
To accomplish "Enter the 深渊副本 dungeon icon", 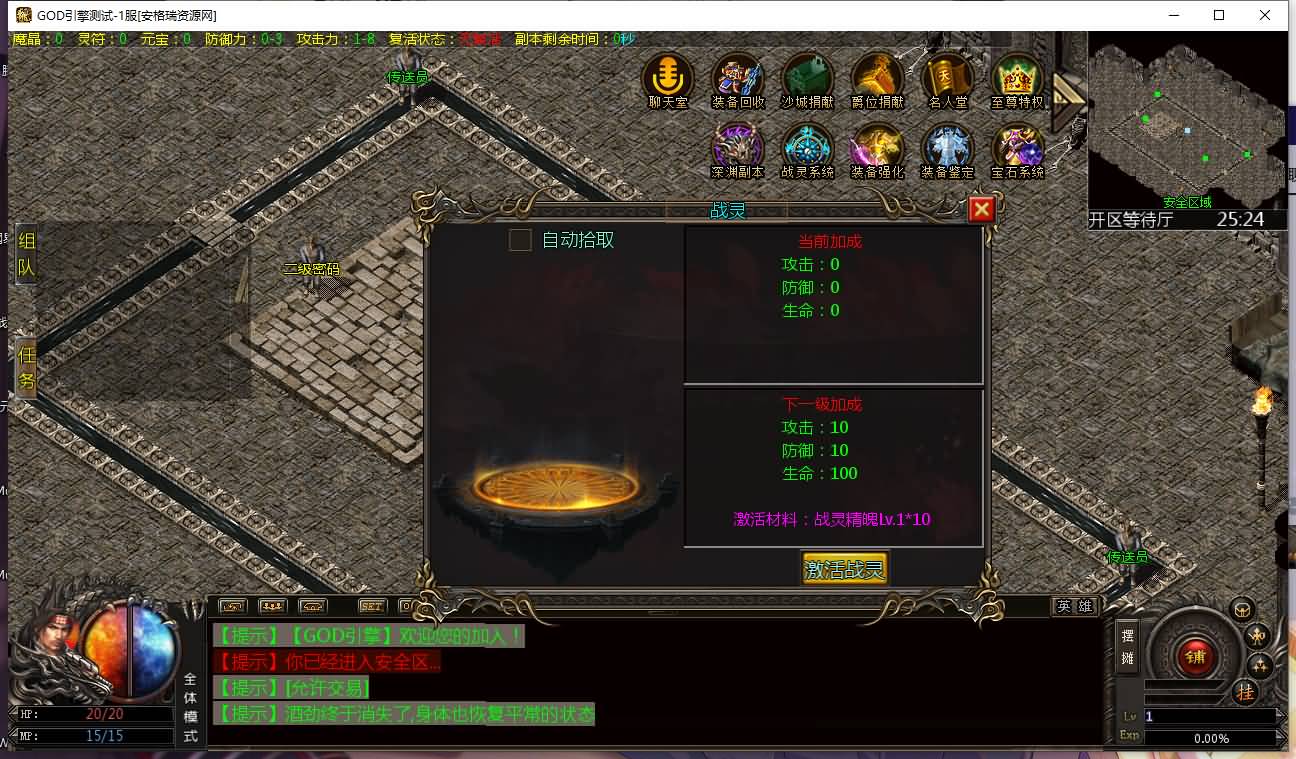I will point(737,148).
